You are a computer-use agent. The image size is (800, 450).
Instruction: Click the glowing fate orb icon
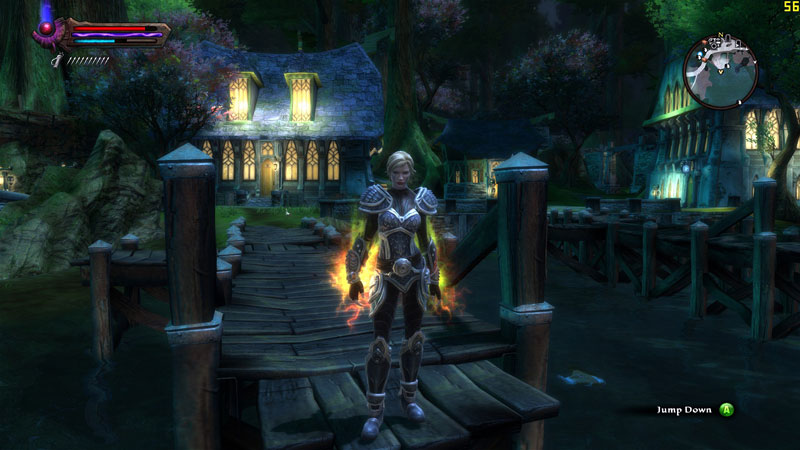pos(46,28)
